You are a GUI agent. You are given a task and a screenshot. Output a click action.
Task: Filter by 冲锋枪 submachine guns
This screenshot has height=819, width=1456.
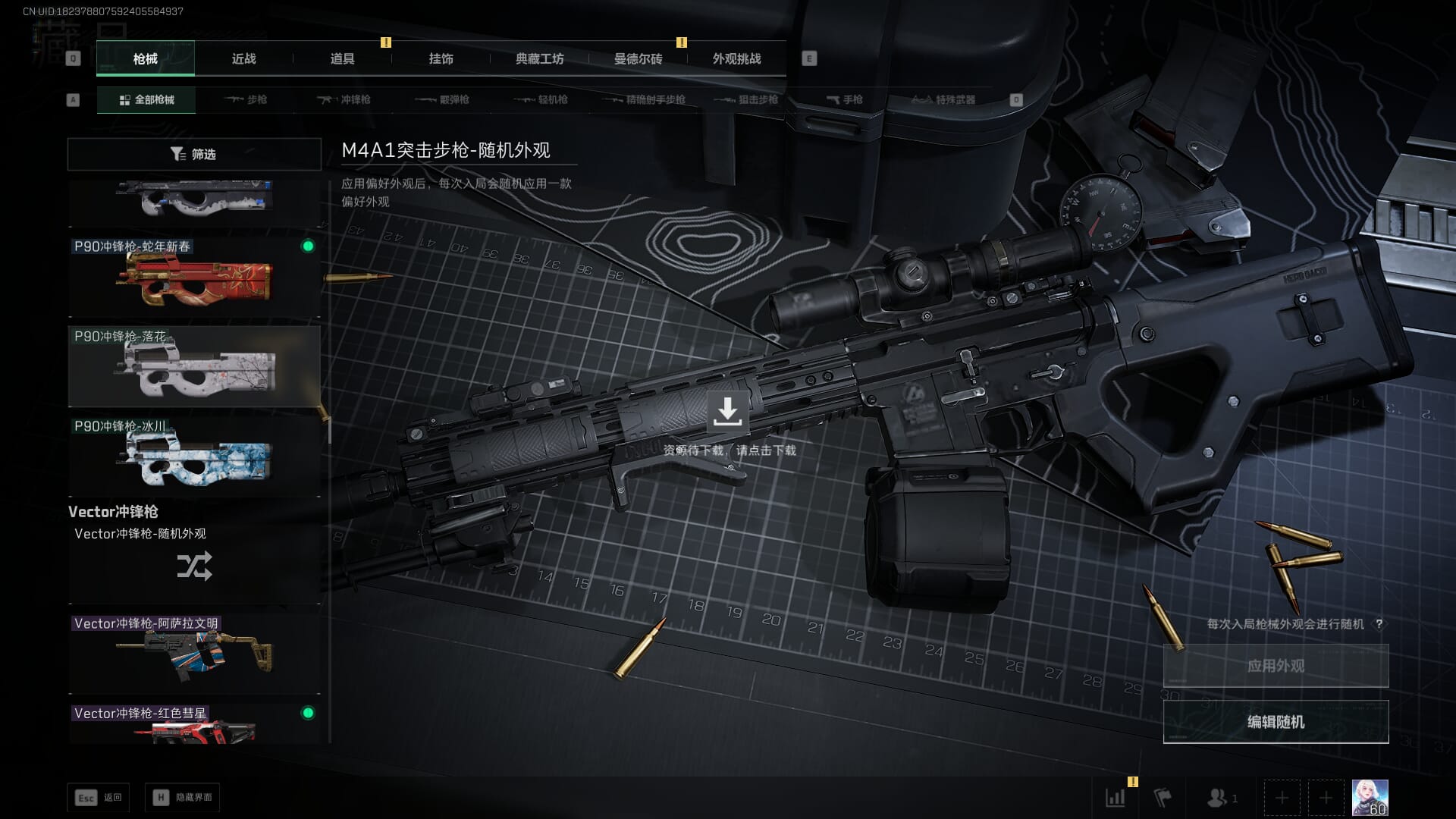click(x=344, y=99)
